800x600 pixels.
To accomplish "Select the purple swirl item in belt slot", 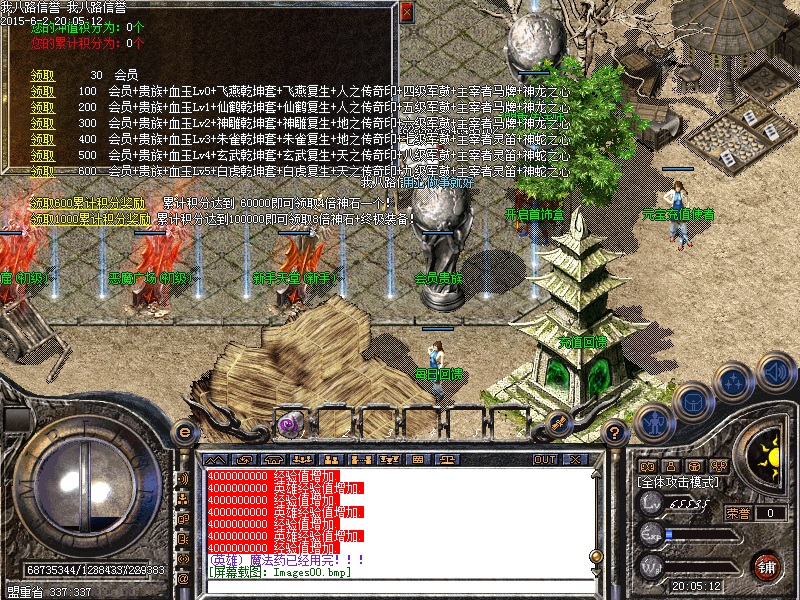I will coord(291,423).
